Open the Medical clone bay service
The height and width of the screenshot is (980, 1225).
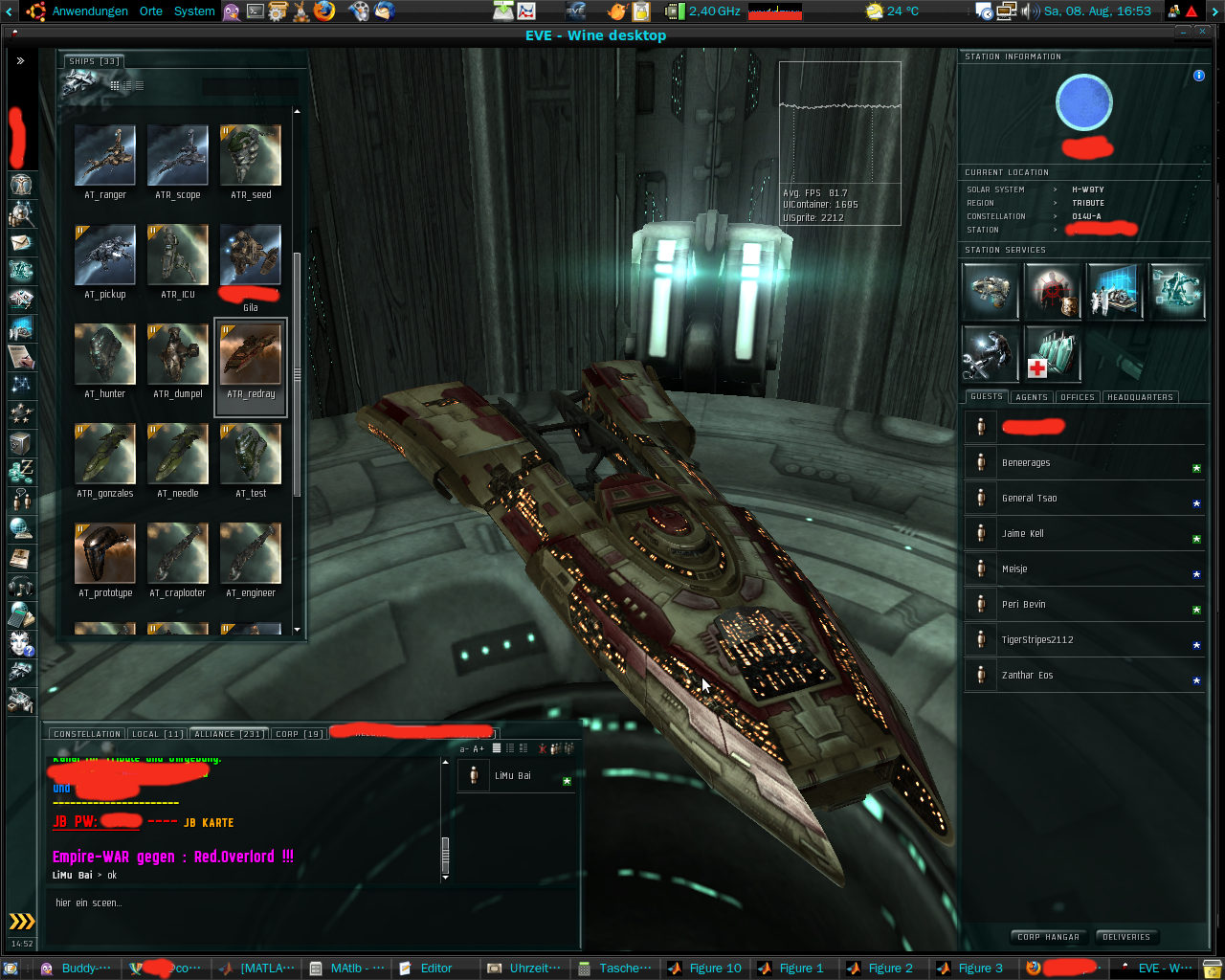pos(1052,354)
